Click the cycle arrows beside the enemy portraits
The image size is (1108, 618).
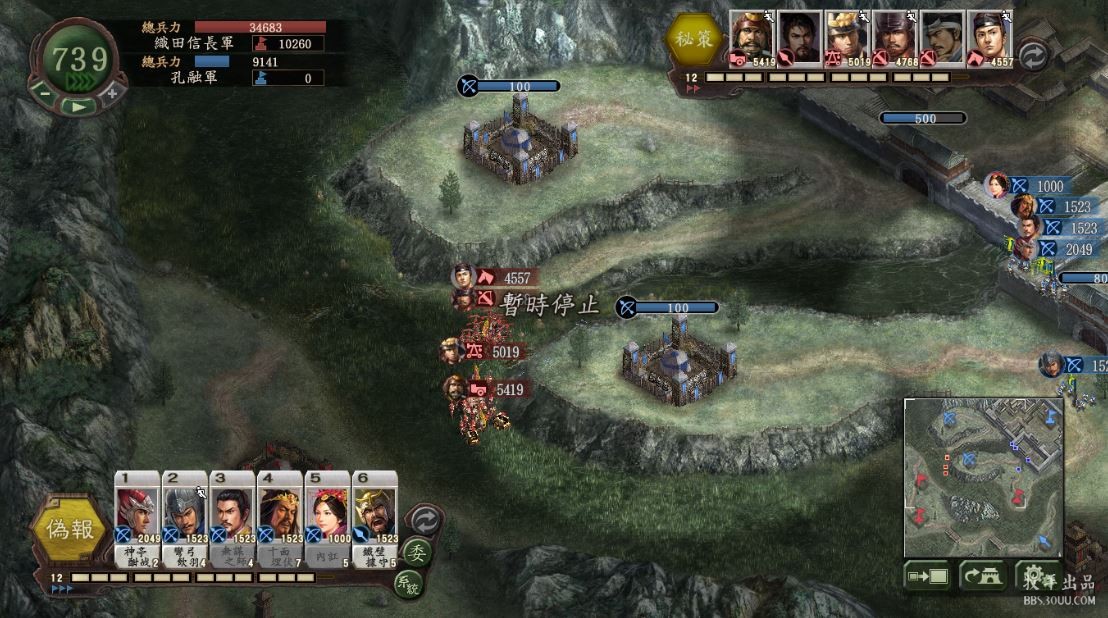1033,55
